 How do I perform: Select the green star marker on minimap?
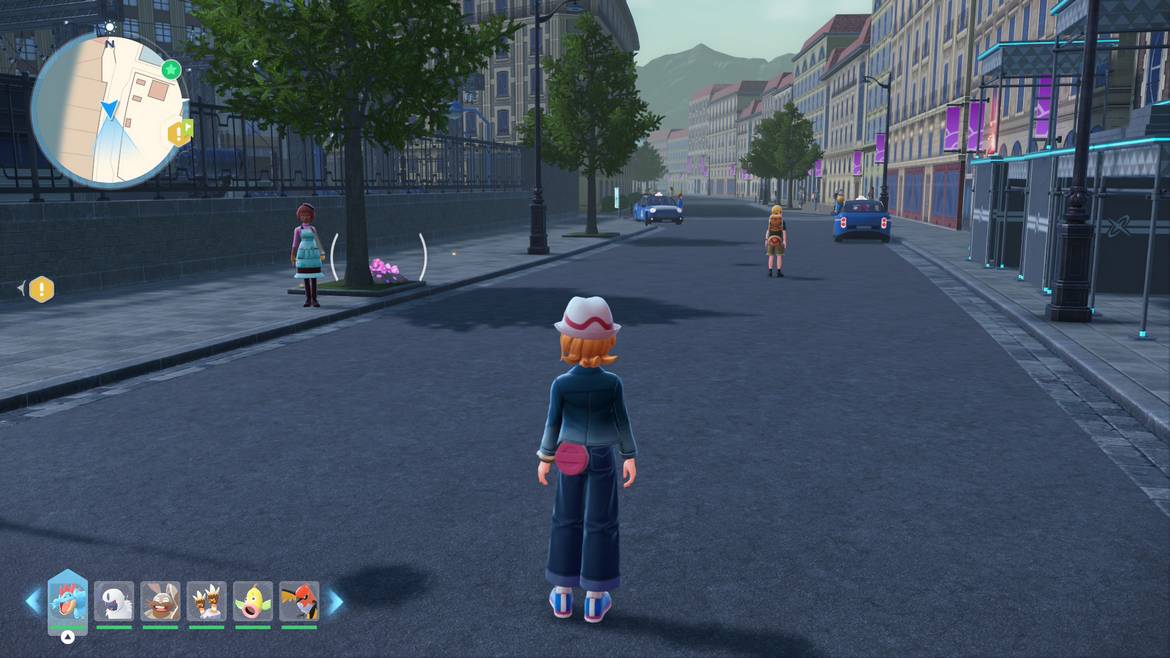171,69
